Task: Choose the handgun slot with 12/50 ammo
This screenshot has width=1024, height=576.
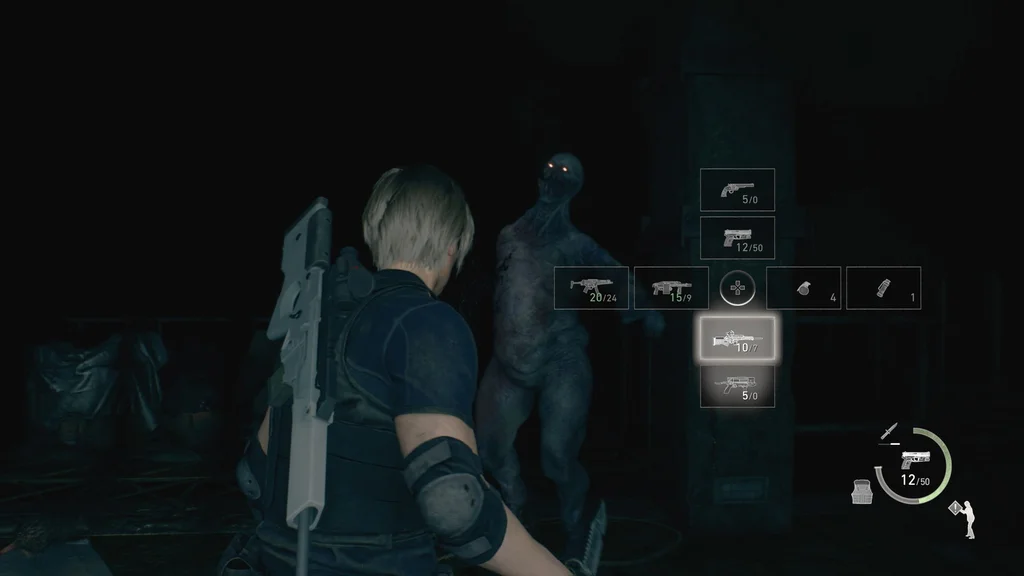Action: 737,238
